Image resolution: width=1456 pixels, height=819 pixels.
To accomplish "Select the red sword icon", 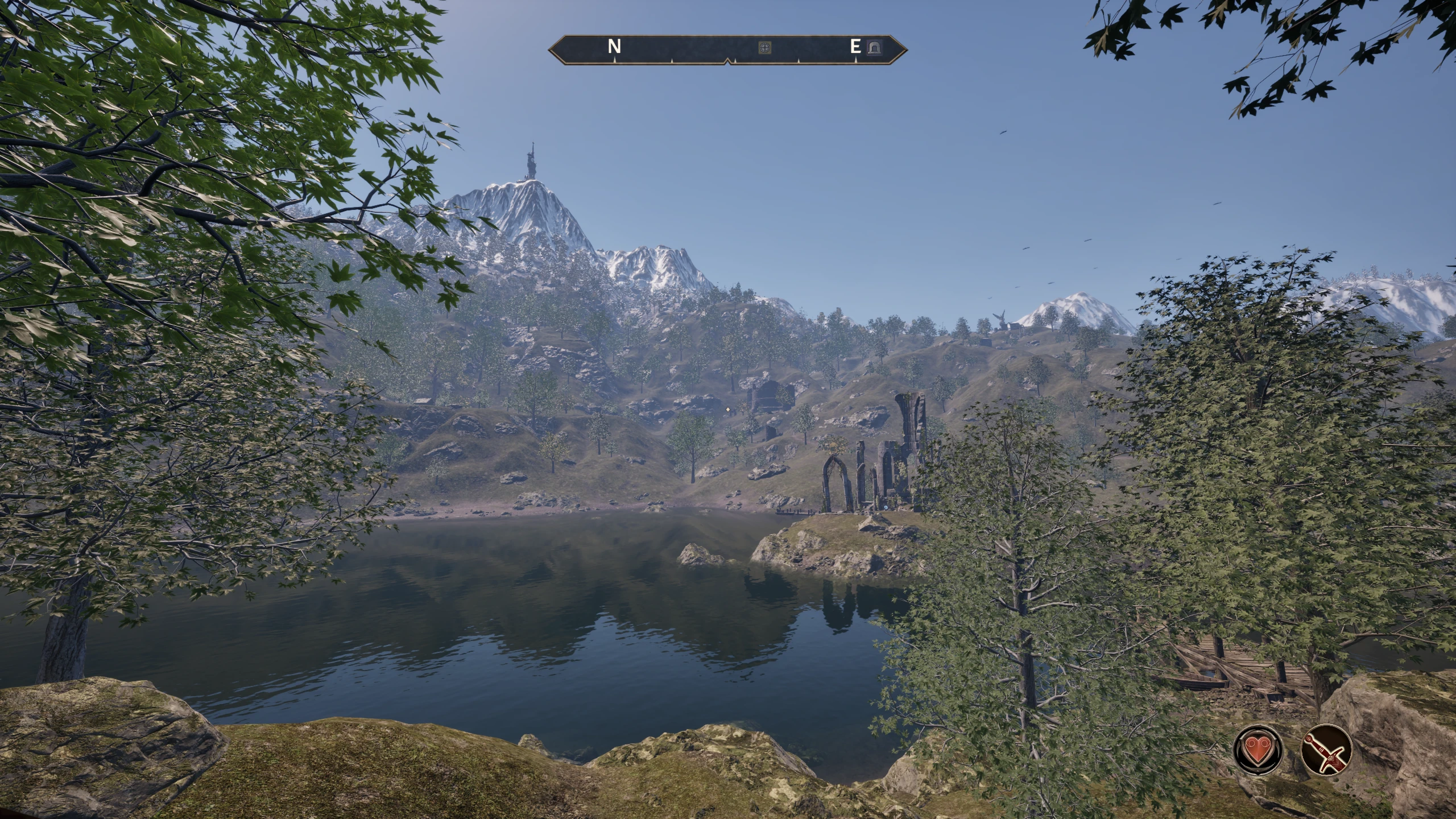I will pyautogui.click(x=1326, y=749).
